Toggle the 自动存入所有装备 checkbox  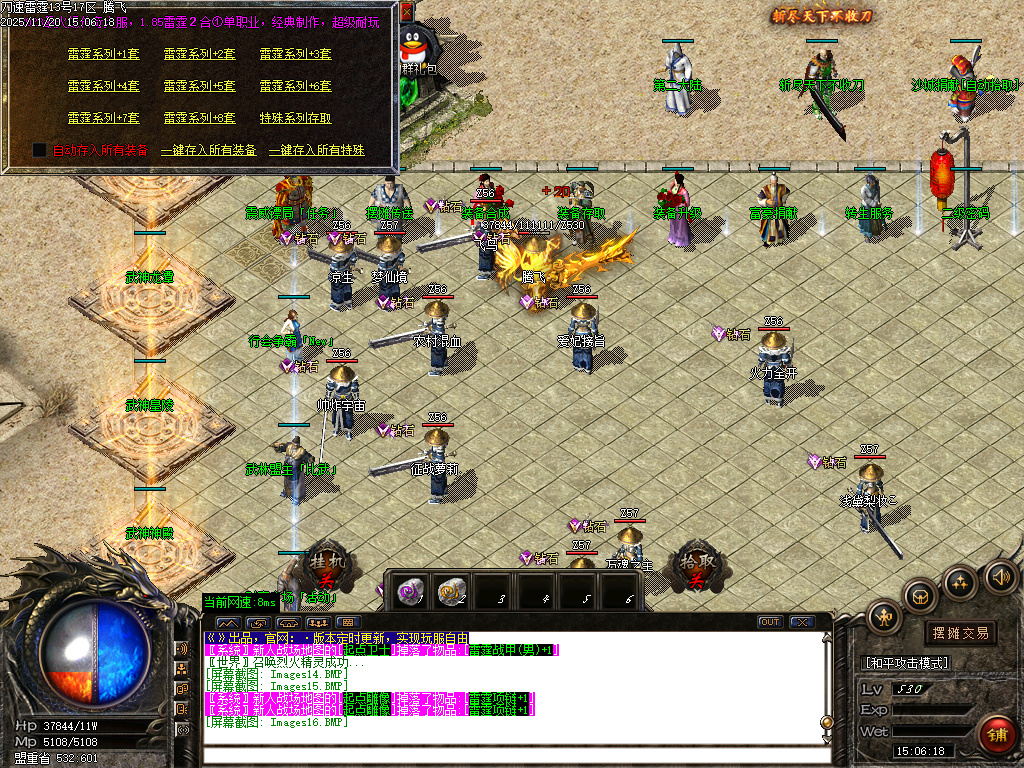(39, 150)
